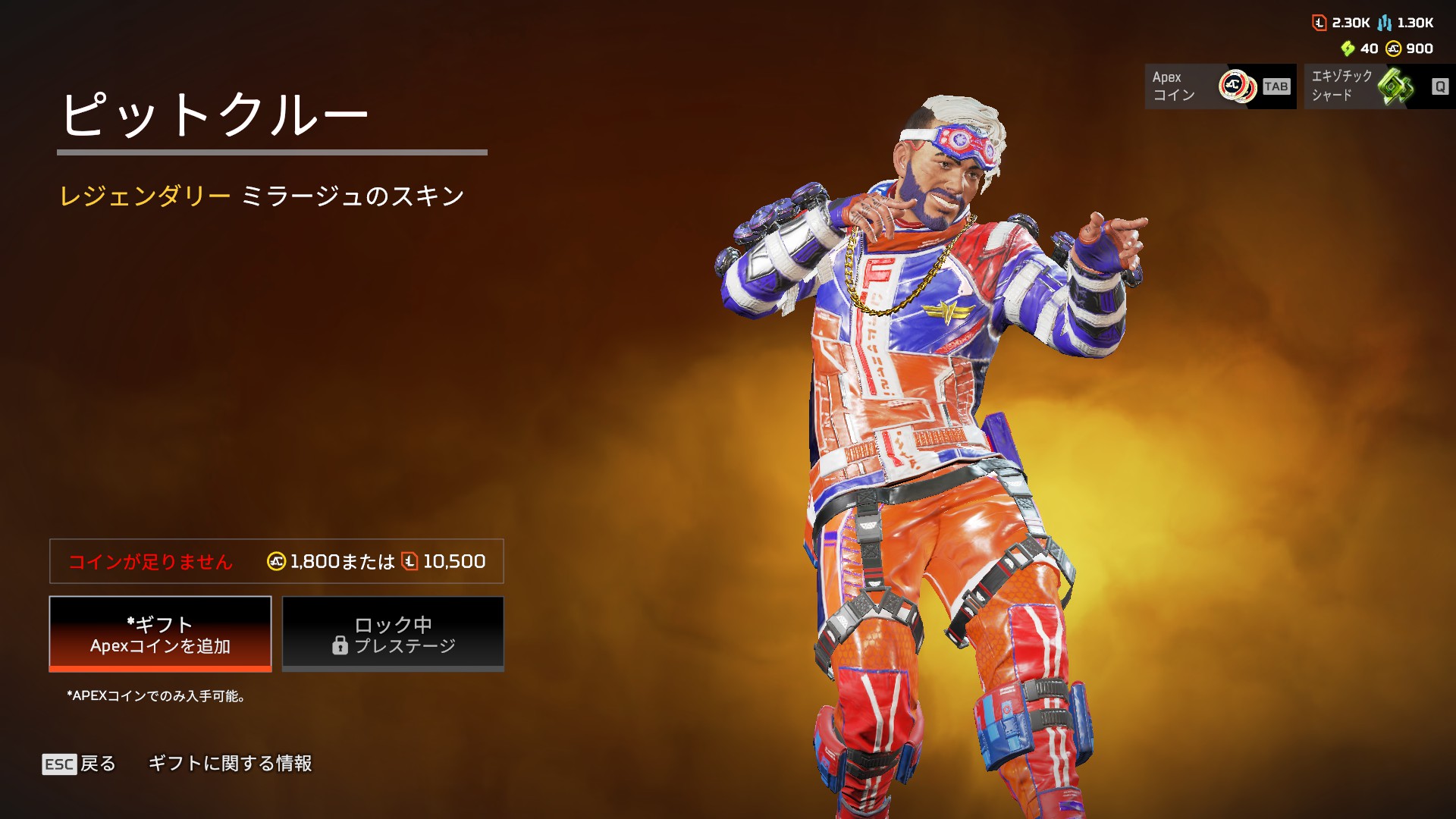
Task: Select the locked プレステージ button
Action: [x=393, y=634]
